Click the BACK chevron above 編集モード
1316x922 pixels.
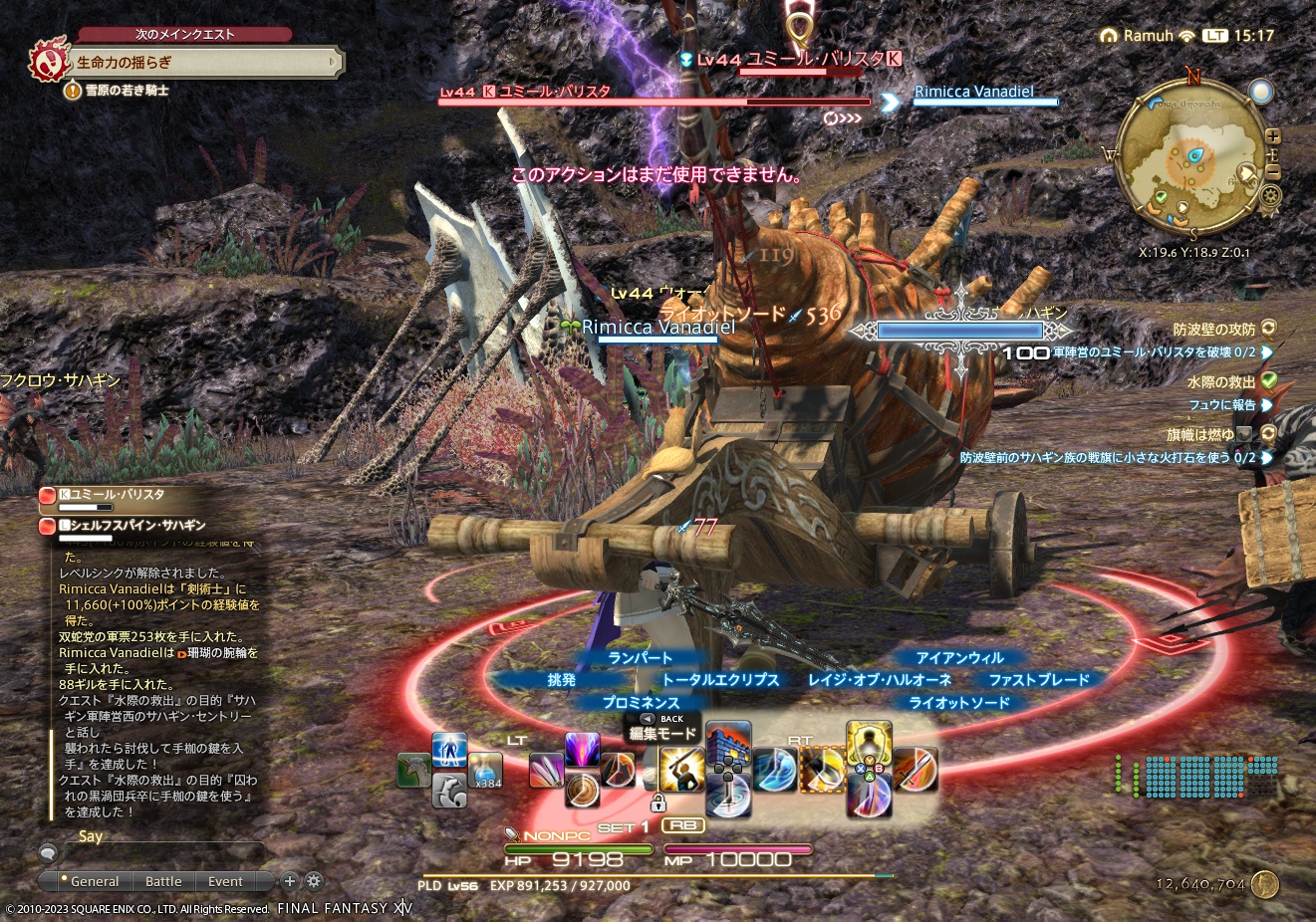(647, 719)
